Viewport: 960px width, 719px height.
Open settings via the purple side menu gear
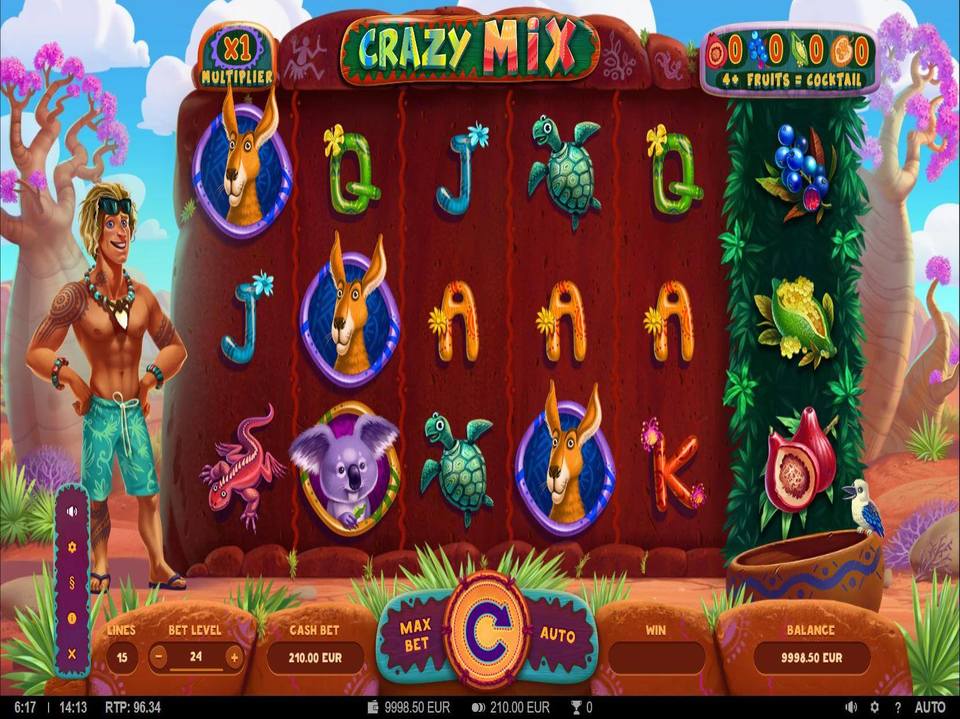tap(71, 547)
